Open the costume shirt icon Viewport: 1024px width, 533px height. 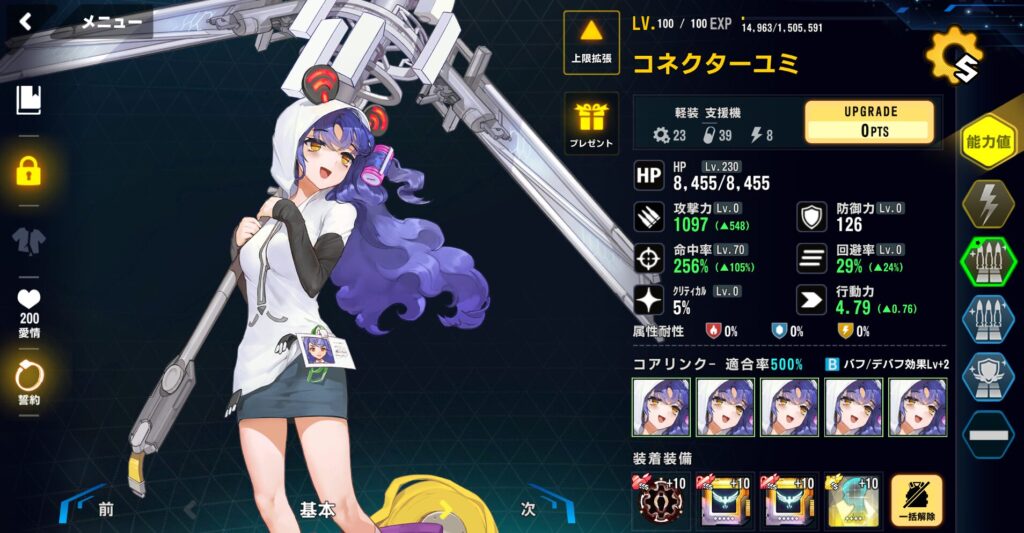[x=29, y=241]
